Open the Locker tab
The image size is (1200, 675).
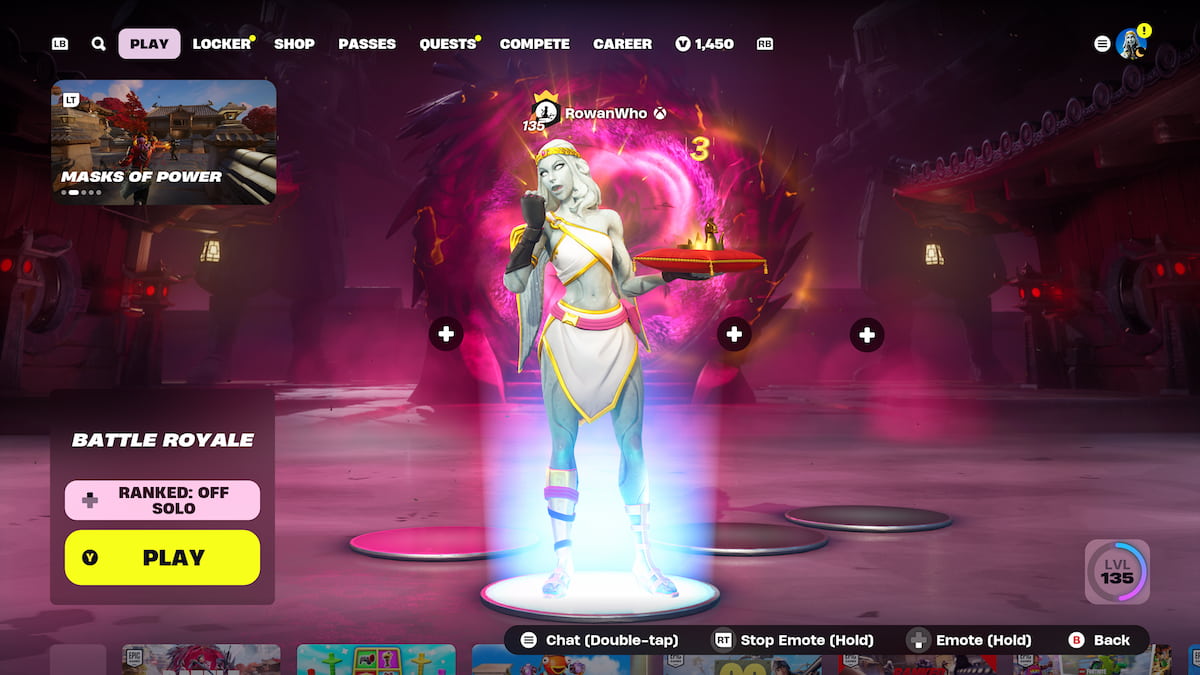click(x=222, y=44)
